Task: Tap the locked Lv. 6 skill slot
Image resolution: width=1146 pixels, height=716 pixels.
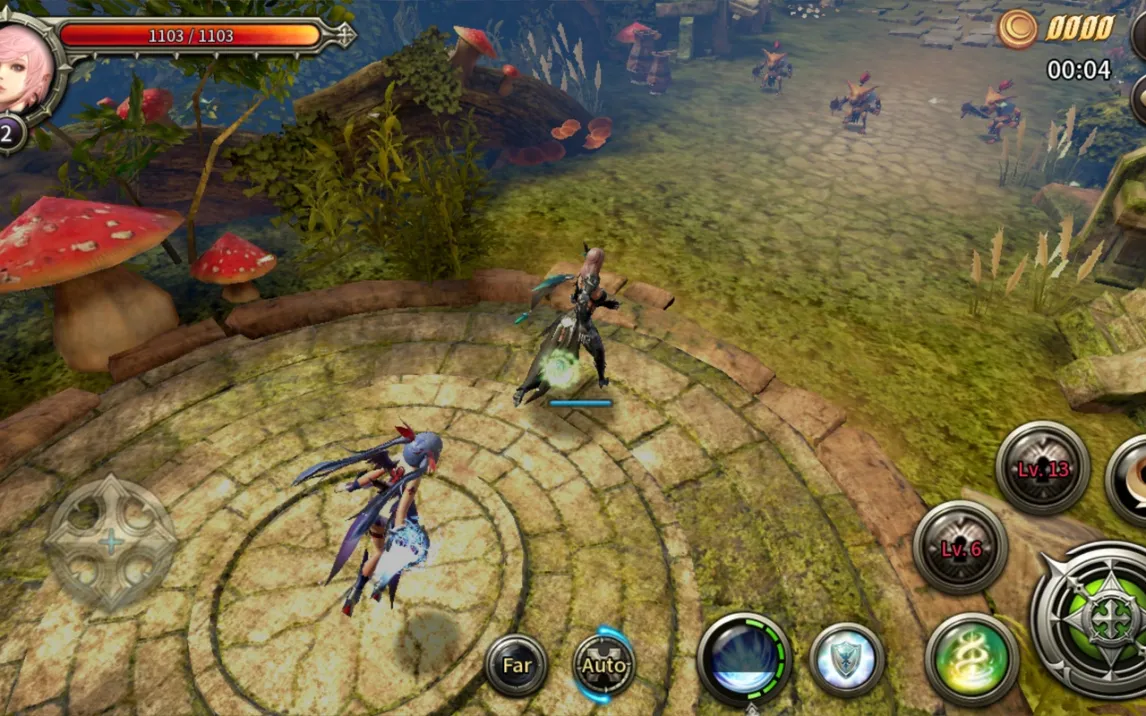Action: click(960, 547)
